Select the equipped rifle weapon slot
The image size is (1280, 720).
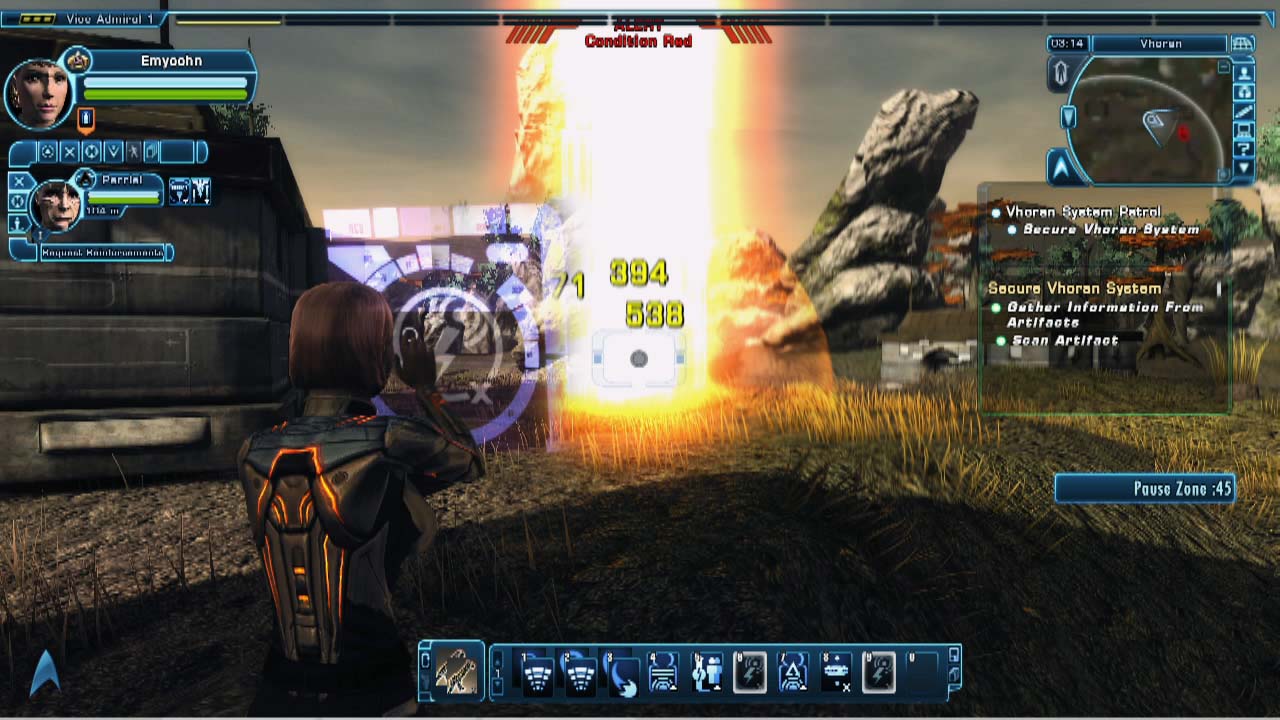(454, 671)
